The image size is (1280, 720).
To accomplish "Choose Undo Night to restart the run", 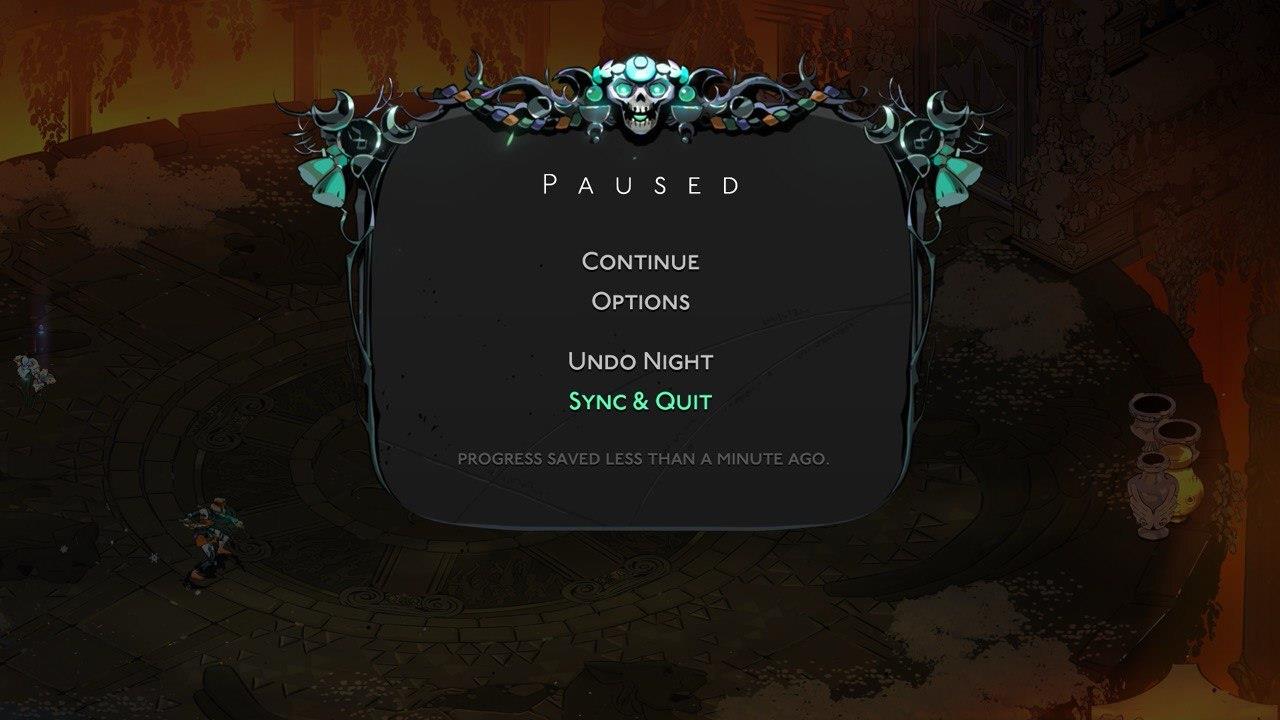I will pos(640,361).
